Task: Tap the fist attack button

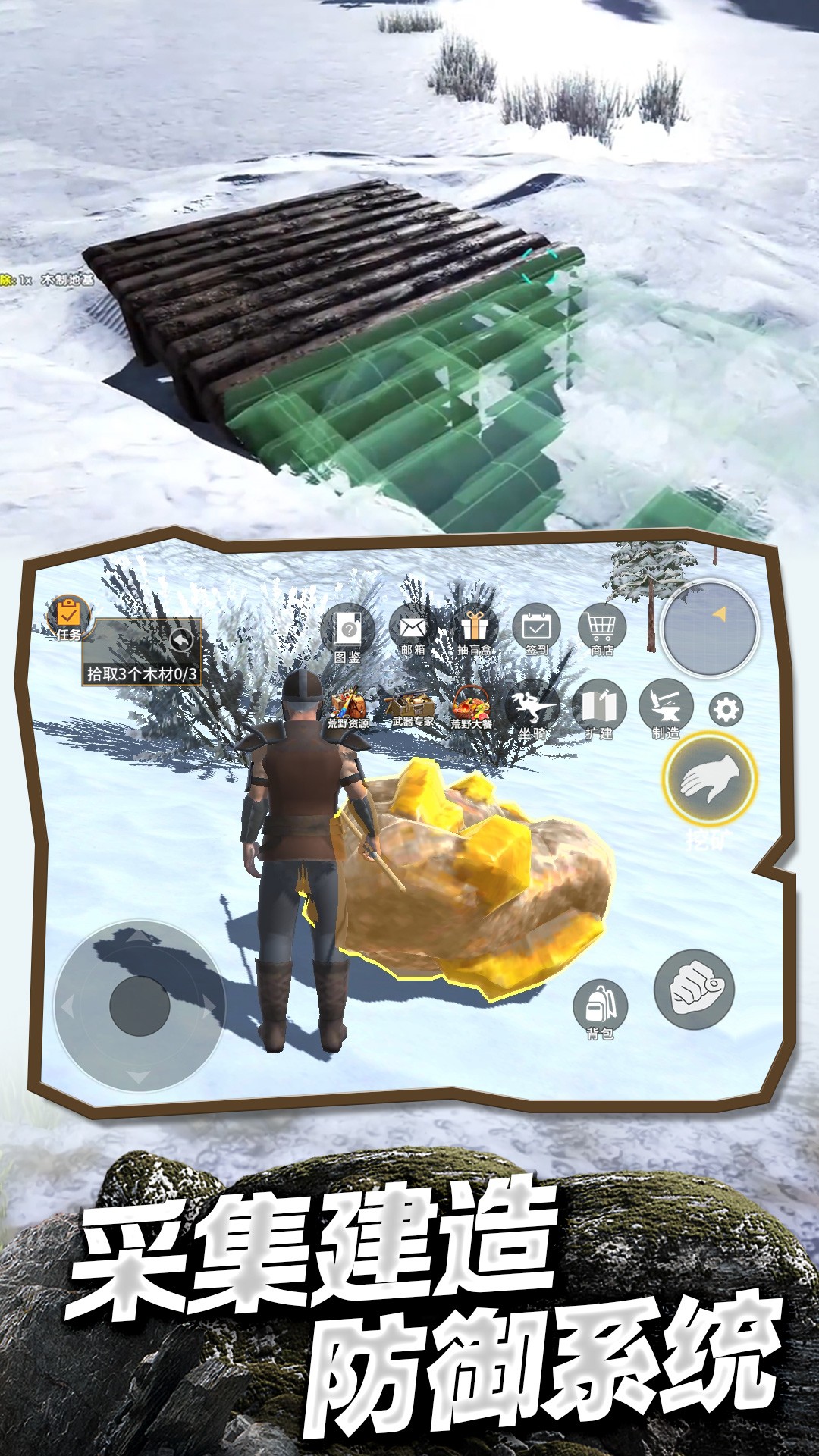Action: tap(694, 989)
